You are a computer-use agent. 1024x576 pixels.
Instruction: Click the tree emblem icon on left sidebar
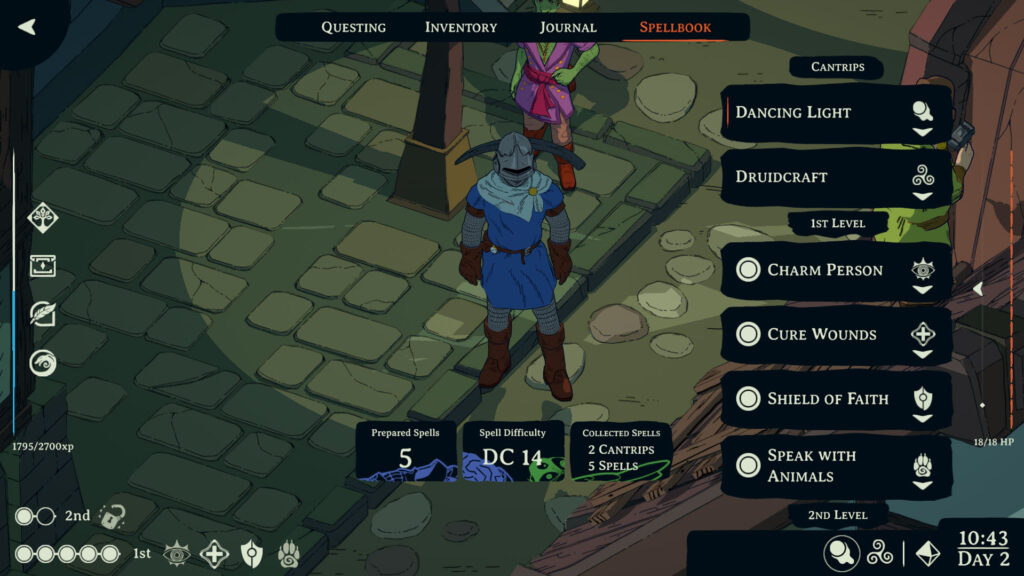42,216
